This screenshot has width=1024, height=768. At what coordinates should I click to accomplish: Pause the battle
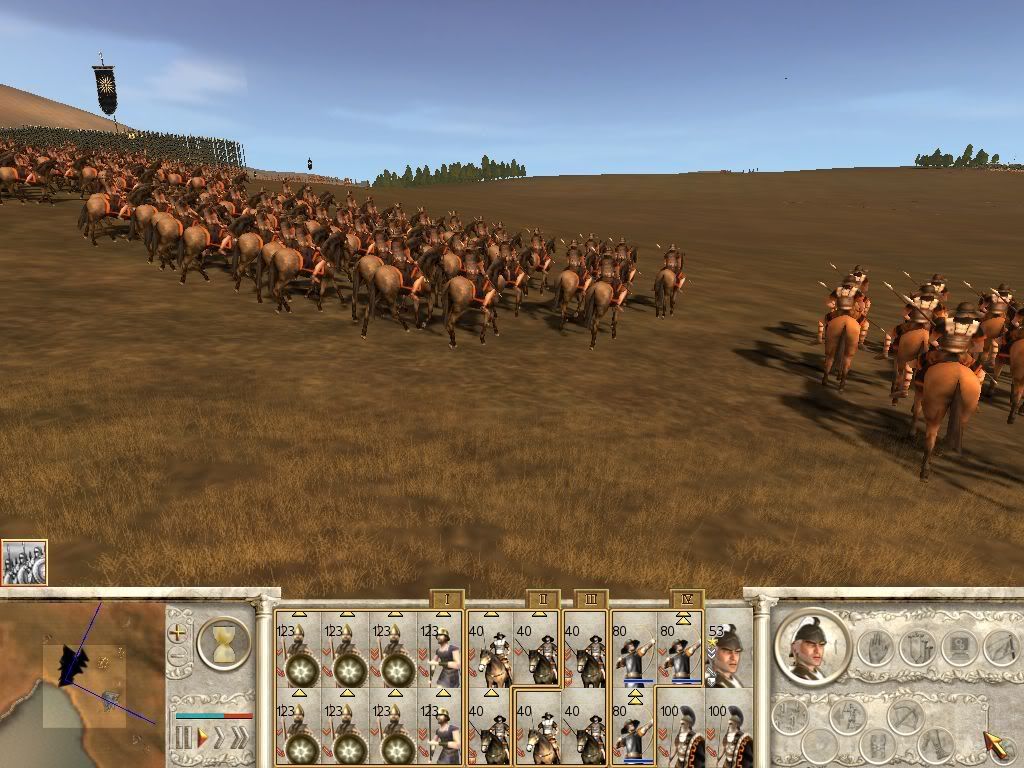183,739
